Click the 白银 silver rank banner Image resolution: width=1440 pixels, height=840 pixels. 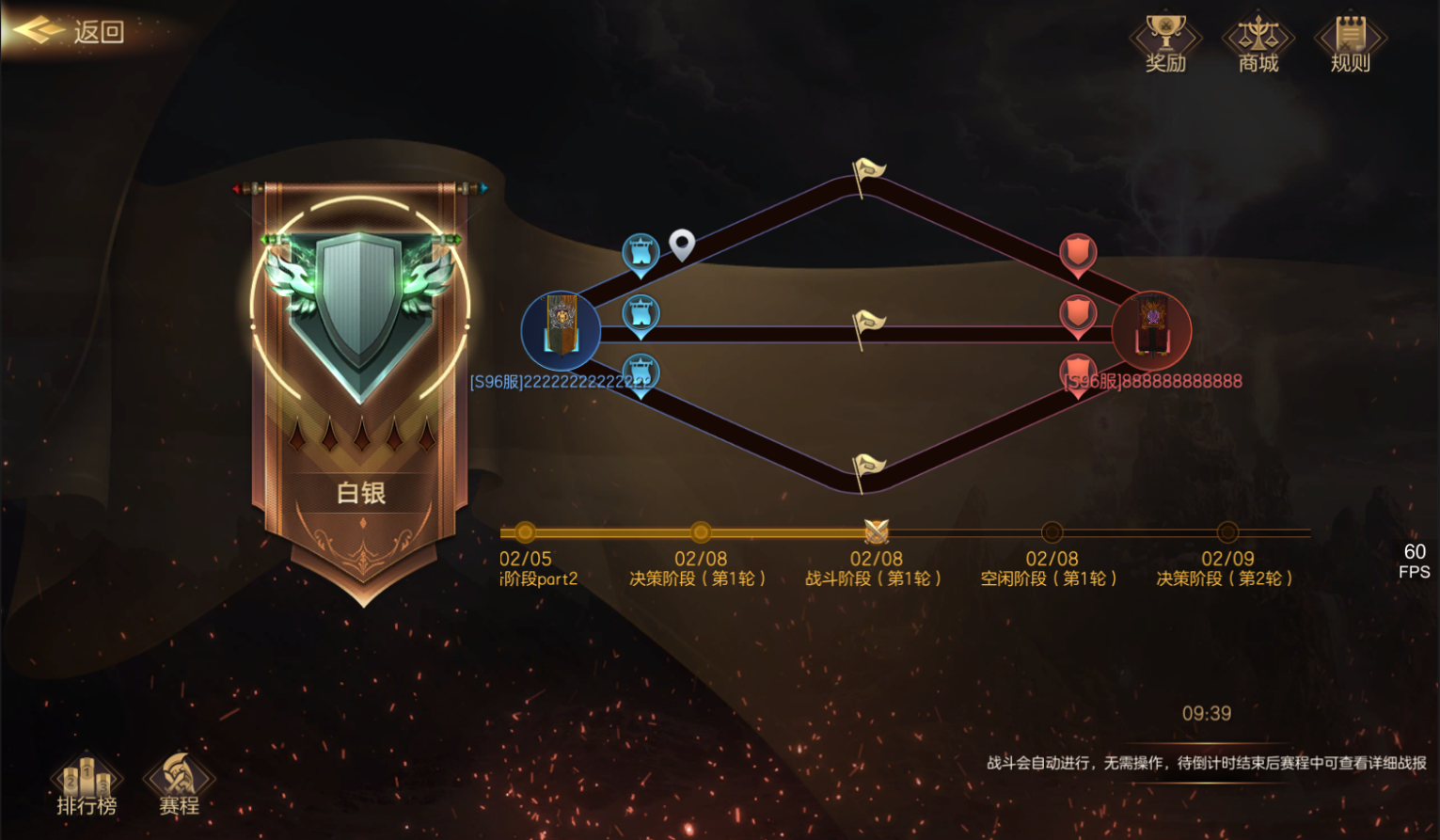(361, 395)
